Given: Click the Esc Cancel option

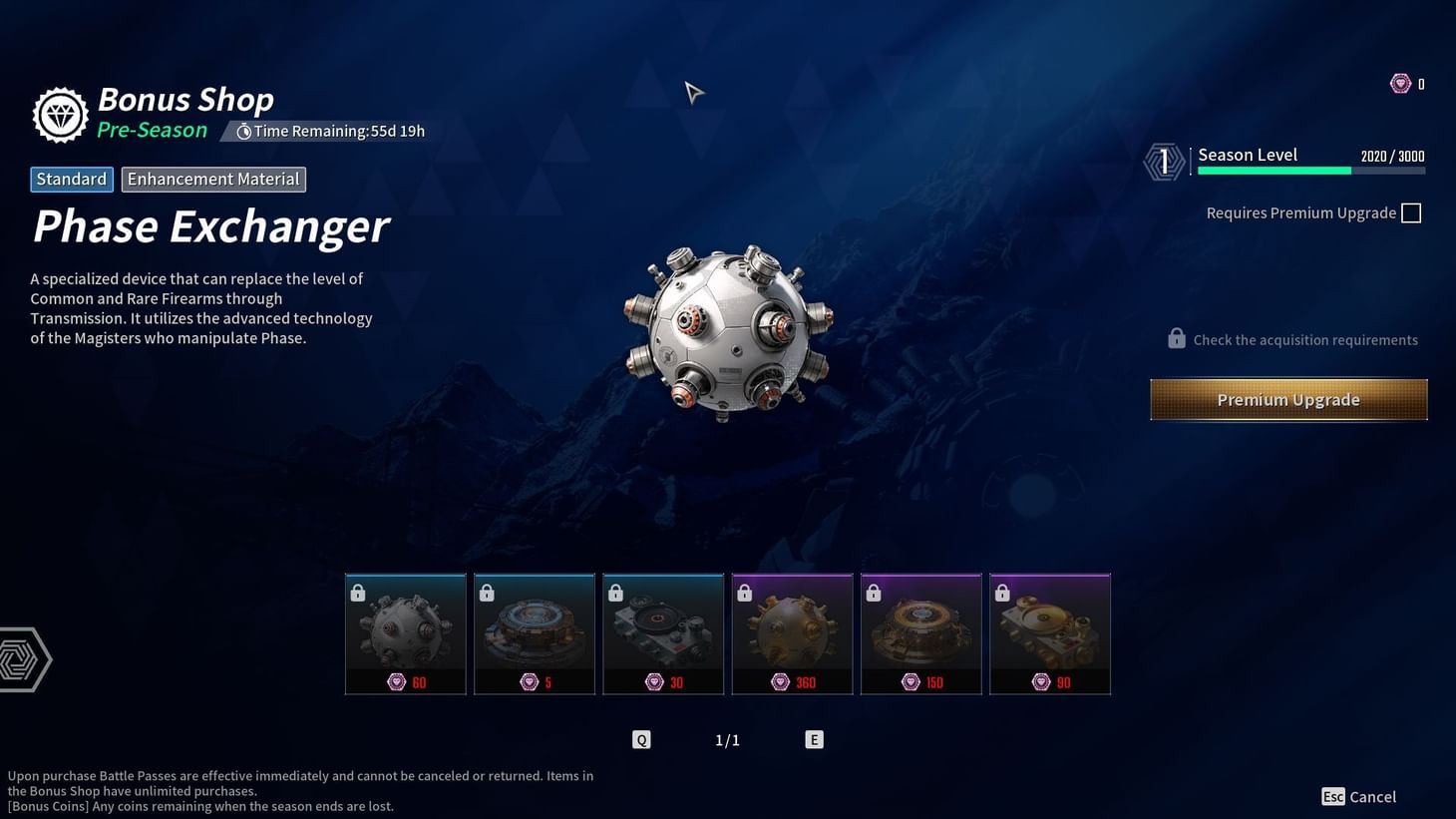Looking at the screenshot, I should [x=1359, y=796].
